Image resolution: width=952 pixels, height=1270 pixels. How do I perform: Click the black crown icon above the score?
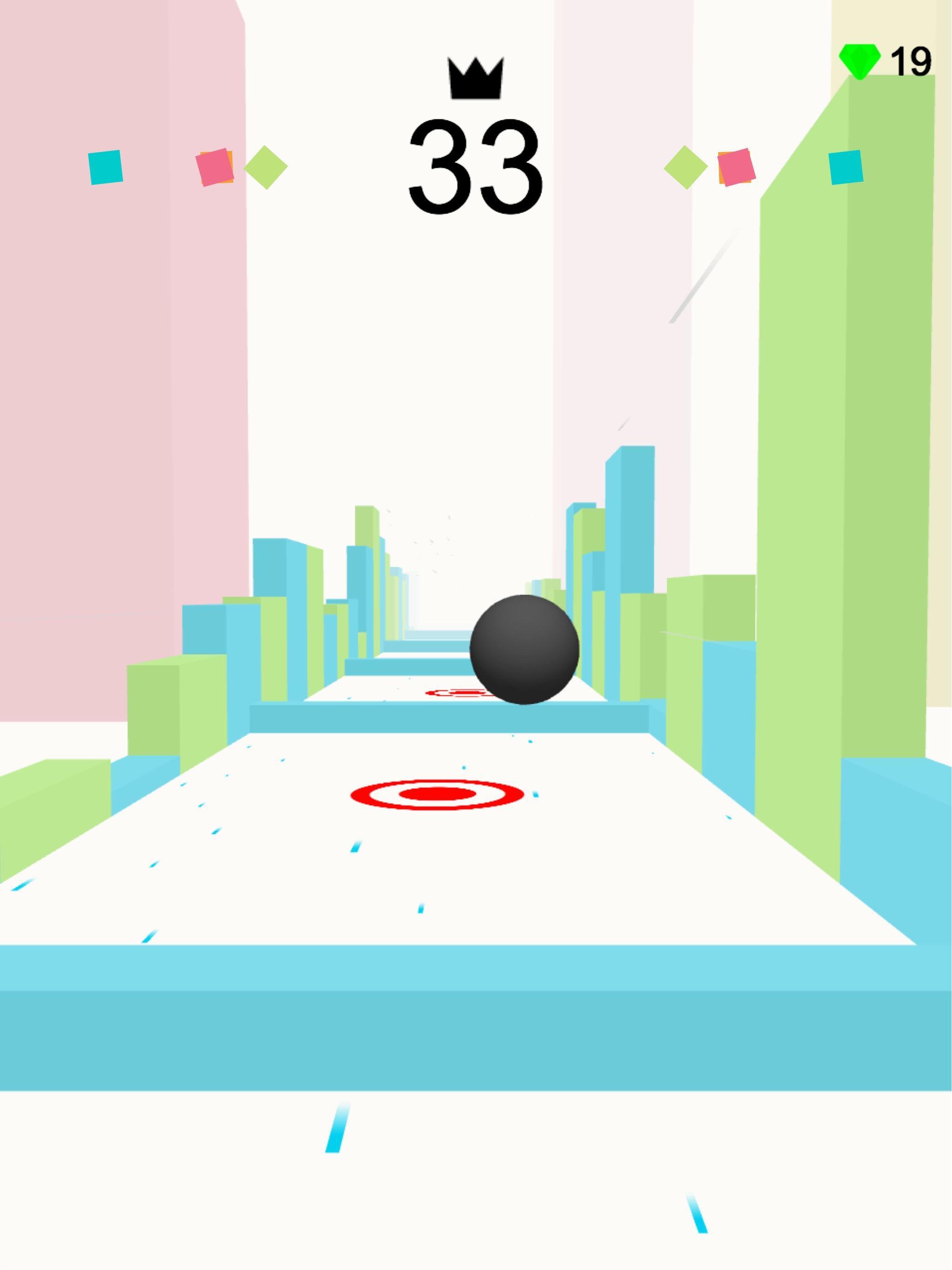pyautogui.click(x=476, y=78)
